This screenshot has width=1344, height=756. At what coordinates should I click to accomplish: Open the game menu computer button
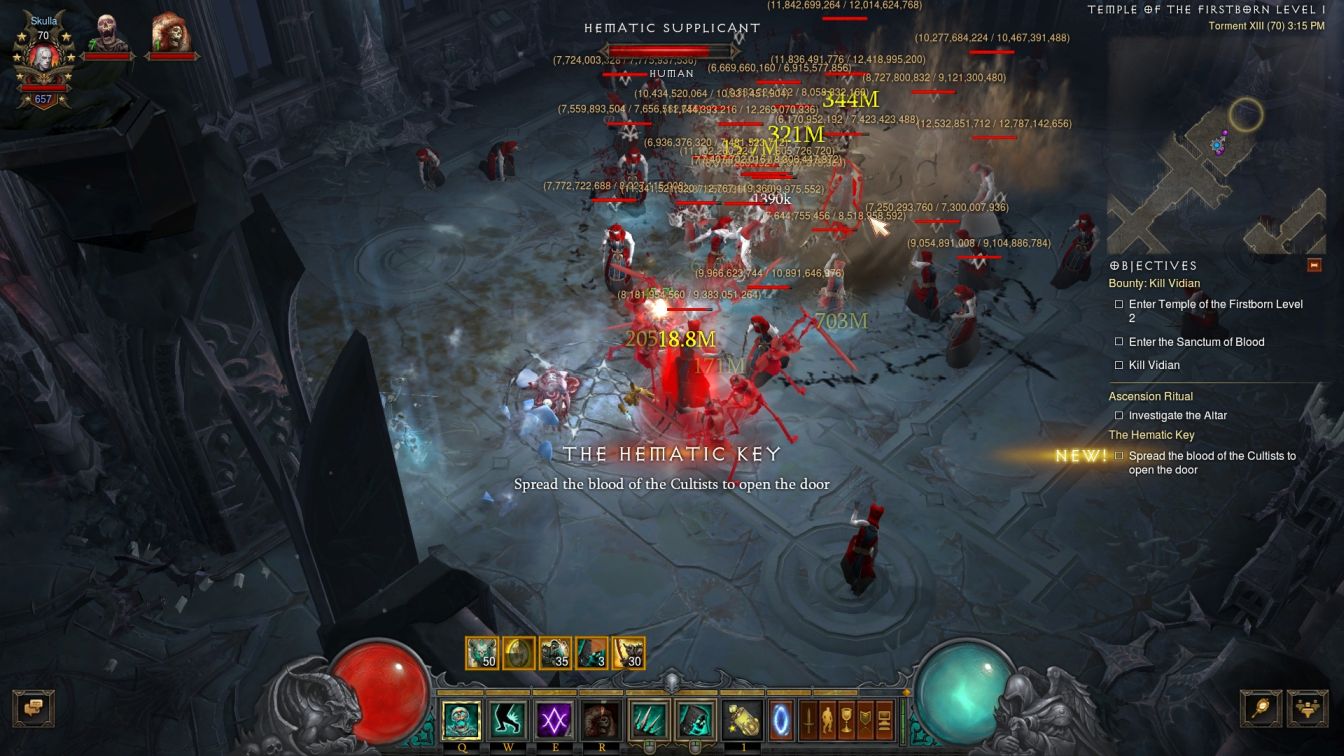click(884, 719)
